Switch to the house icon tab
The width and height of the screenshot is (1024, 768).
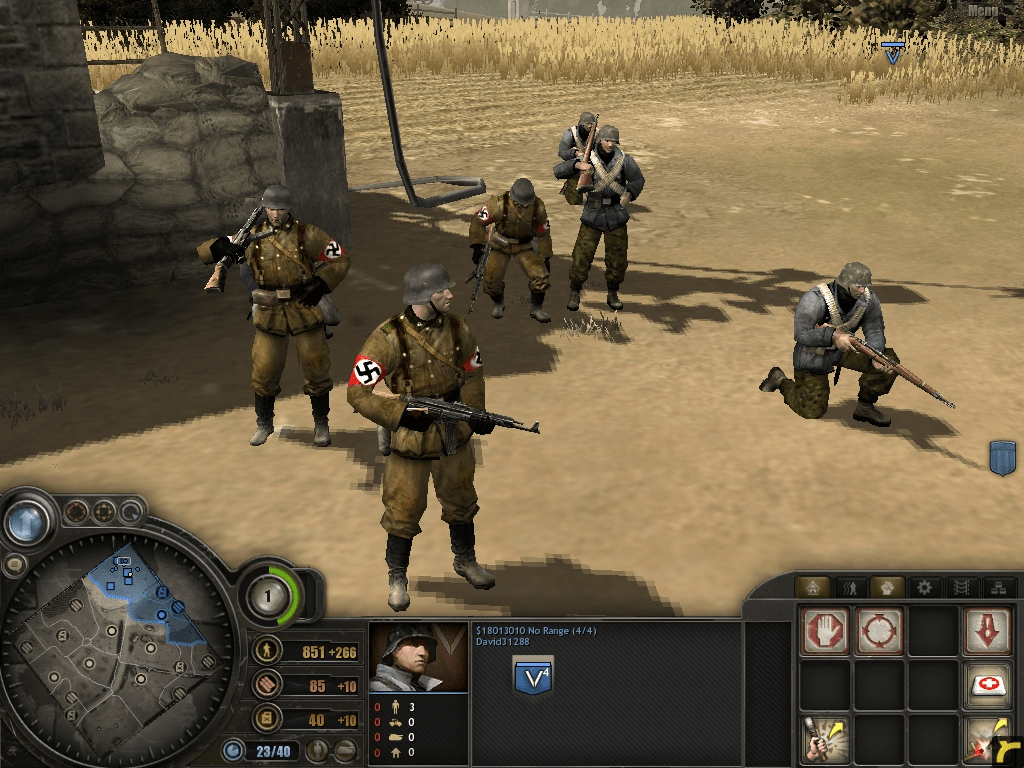[812, 587]
